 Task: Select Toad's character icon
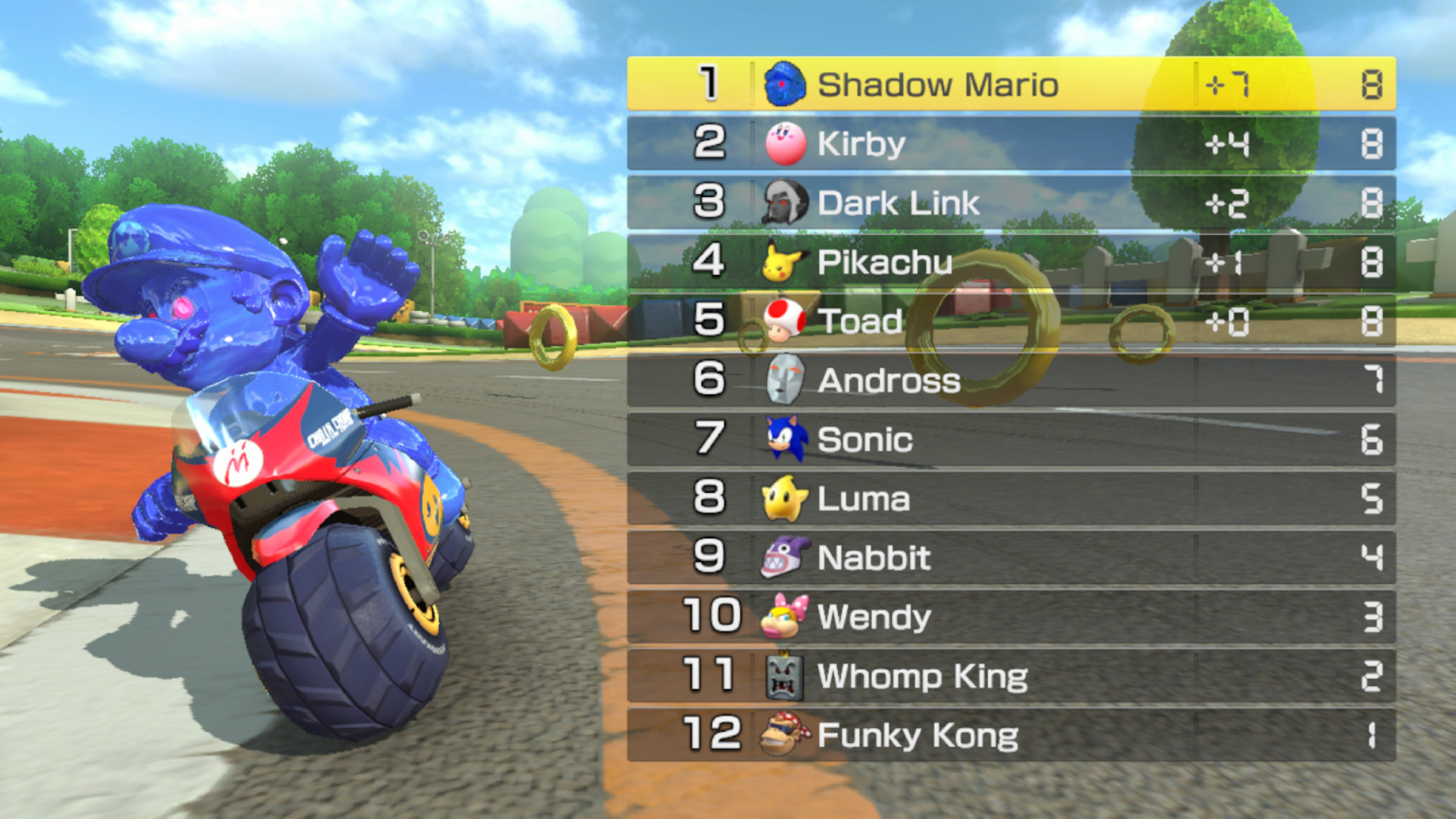point(785,321)
